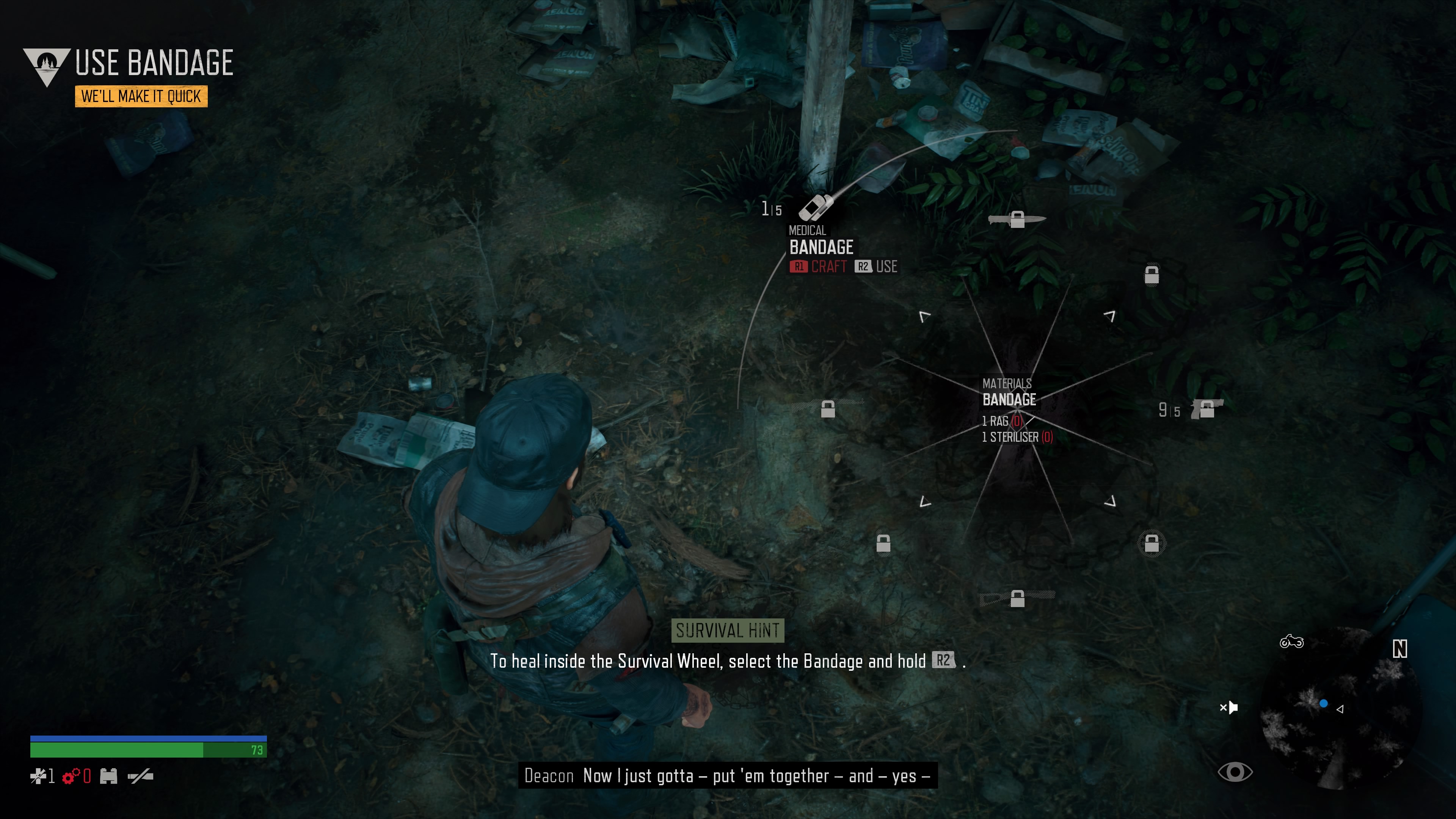Image resolution: width=1456 pixels, height=819 pixels.
Task: Click the binoculars icon in the HUD
Action: coord(108,777)
